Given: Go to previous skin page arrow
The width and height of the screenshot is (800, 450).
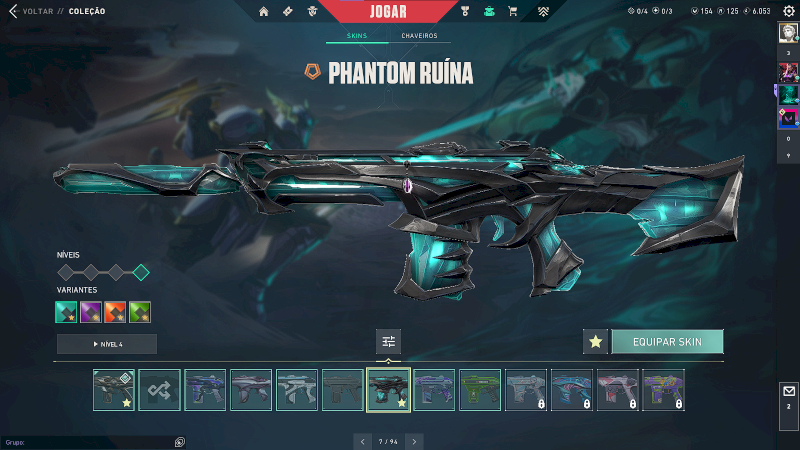Looking at the screenshot, I should coord(362,441).
